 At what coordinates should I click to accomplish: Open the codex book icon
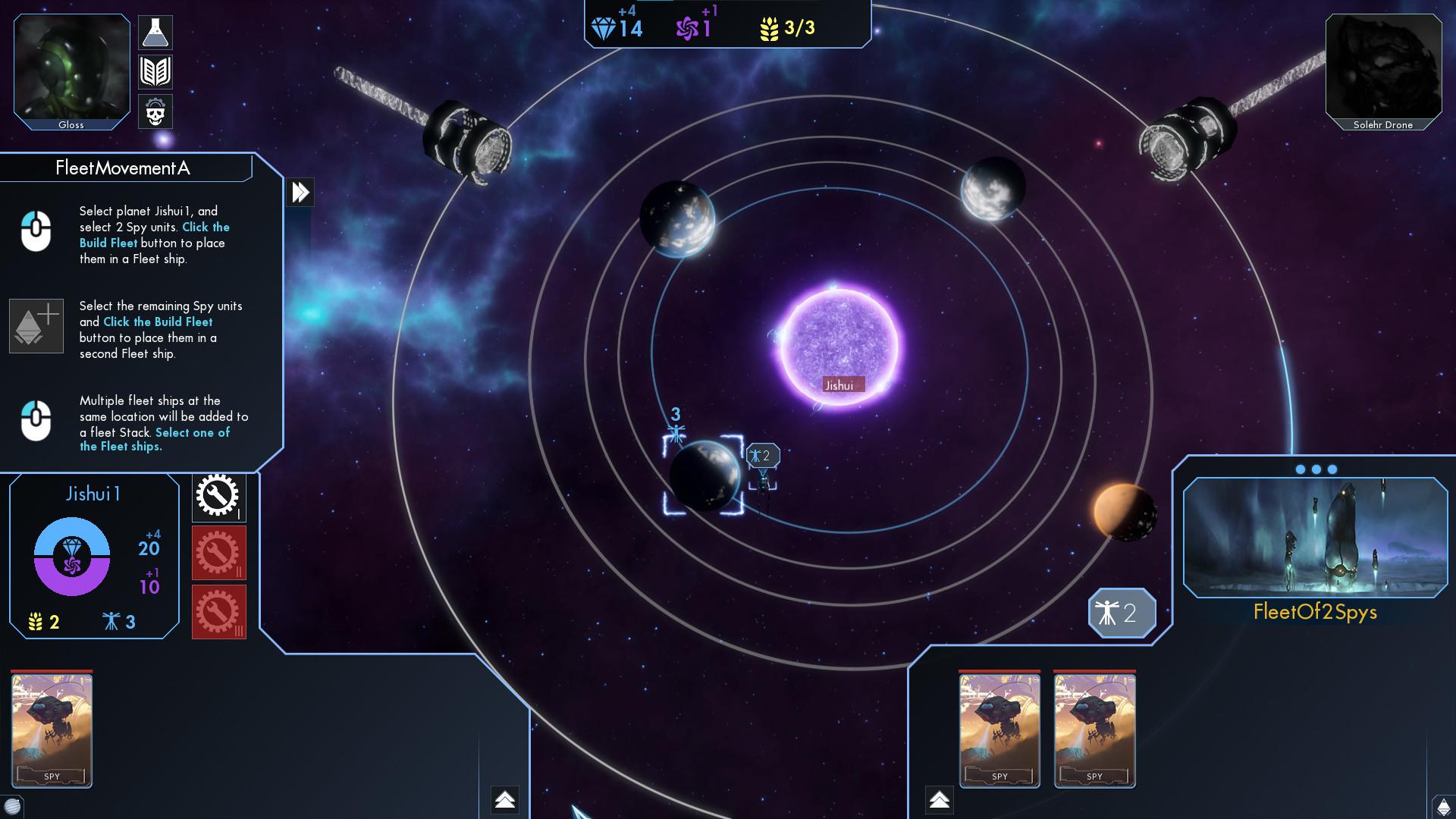click(x=155, y=72)
